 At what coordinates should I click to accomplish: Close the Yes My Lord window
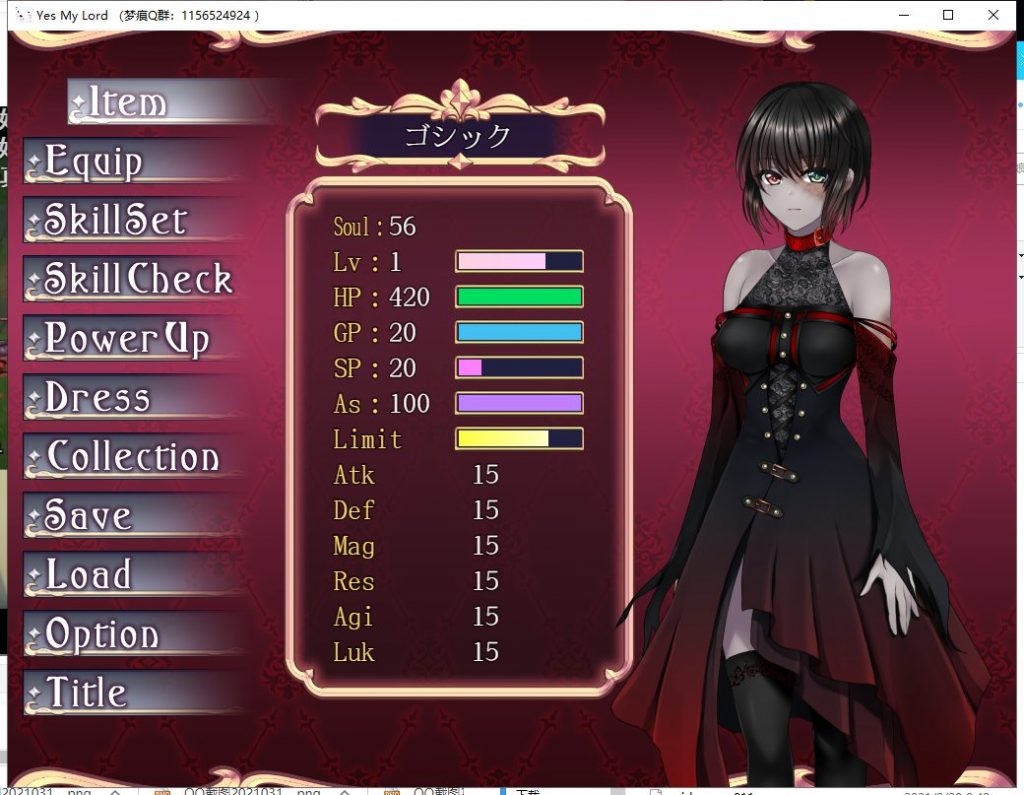pos(993,15)
